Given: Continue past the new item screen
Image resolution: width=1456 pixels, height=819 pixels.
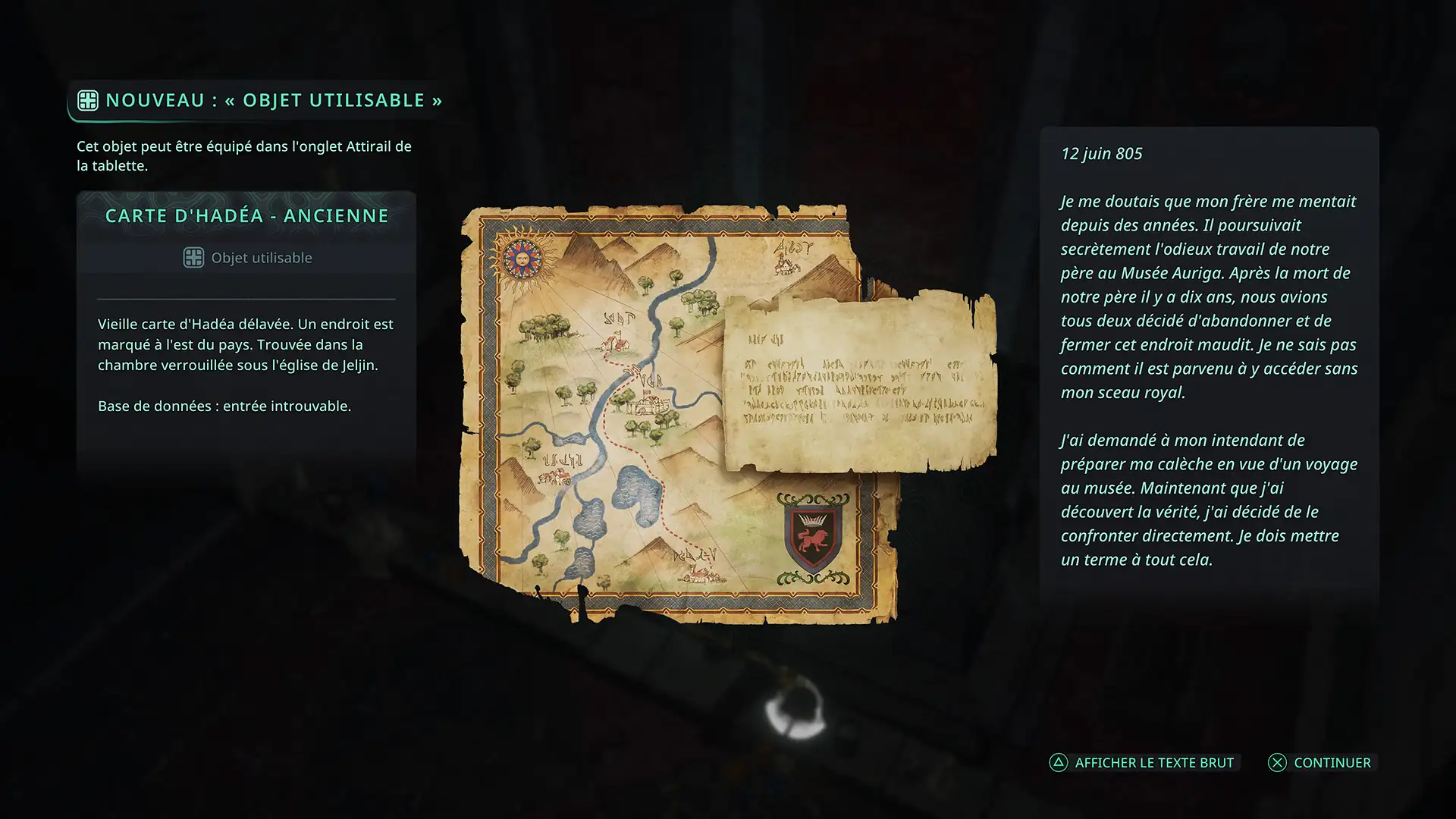Looking at the screenshot, I should tap(1320, 763).
